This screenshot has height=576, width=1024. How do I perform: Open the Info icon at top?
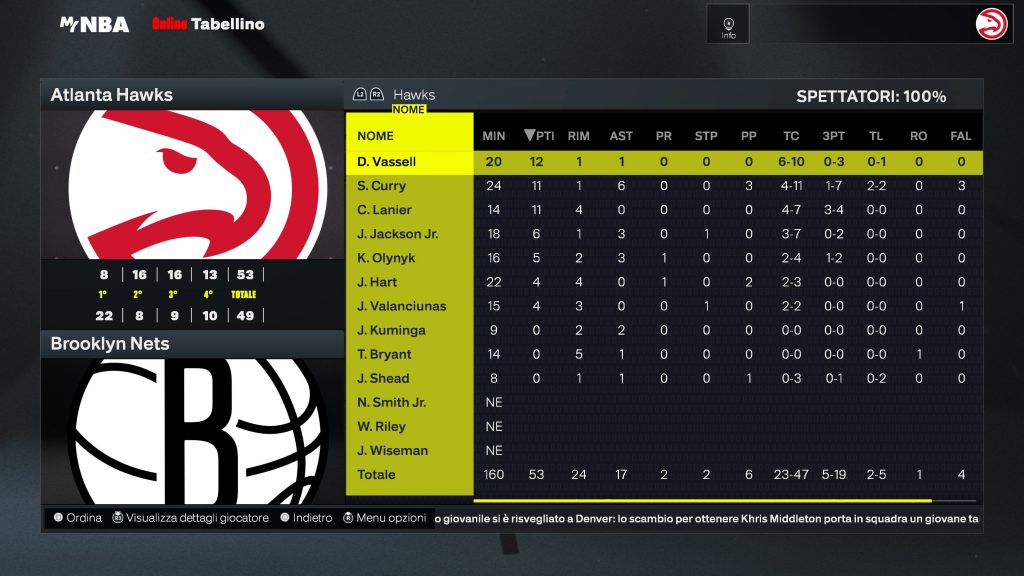(x=728, y=25)
